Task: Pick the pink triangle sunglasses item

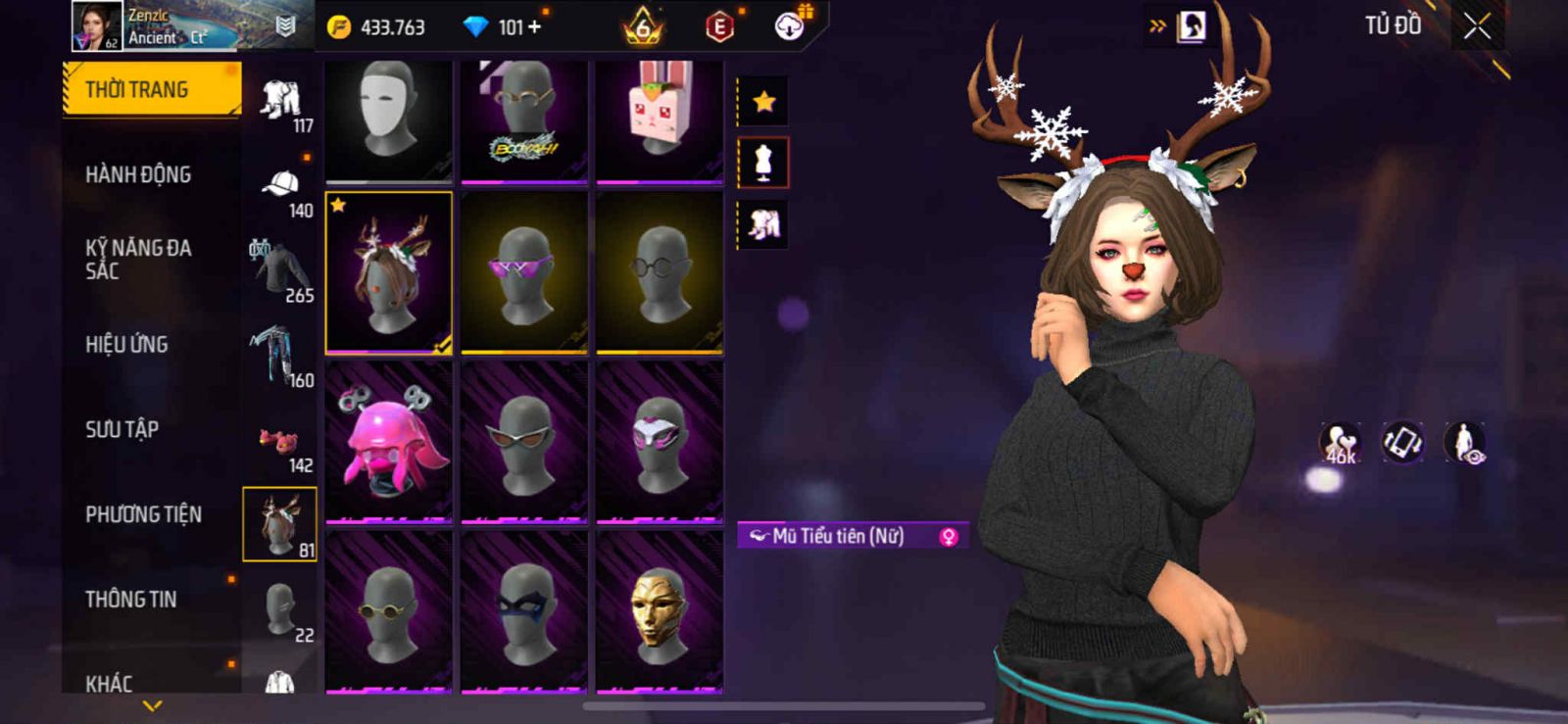Action: point(524,272)
